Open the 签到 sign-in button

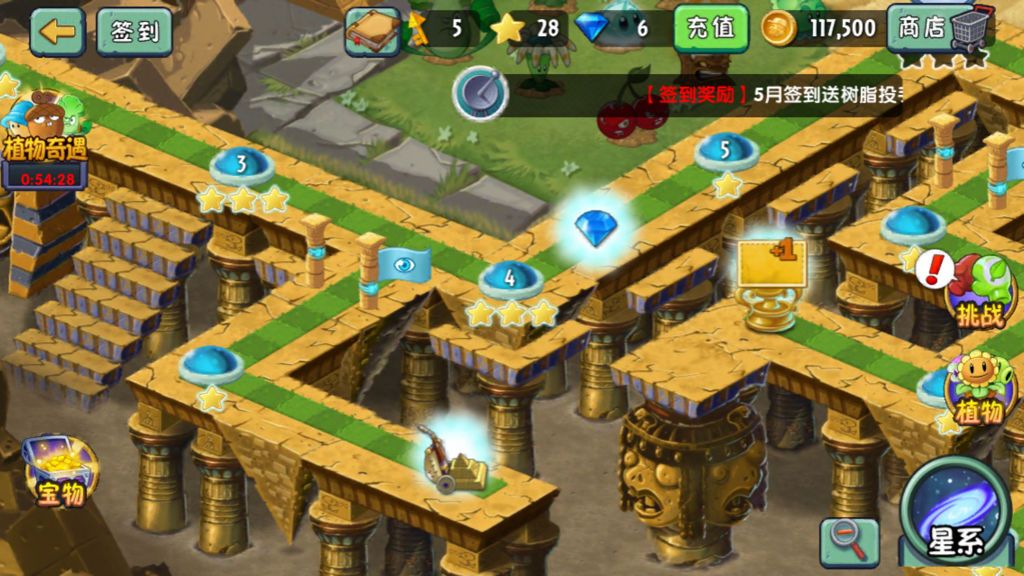(x=134, y=31)
